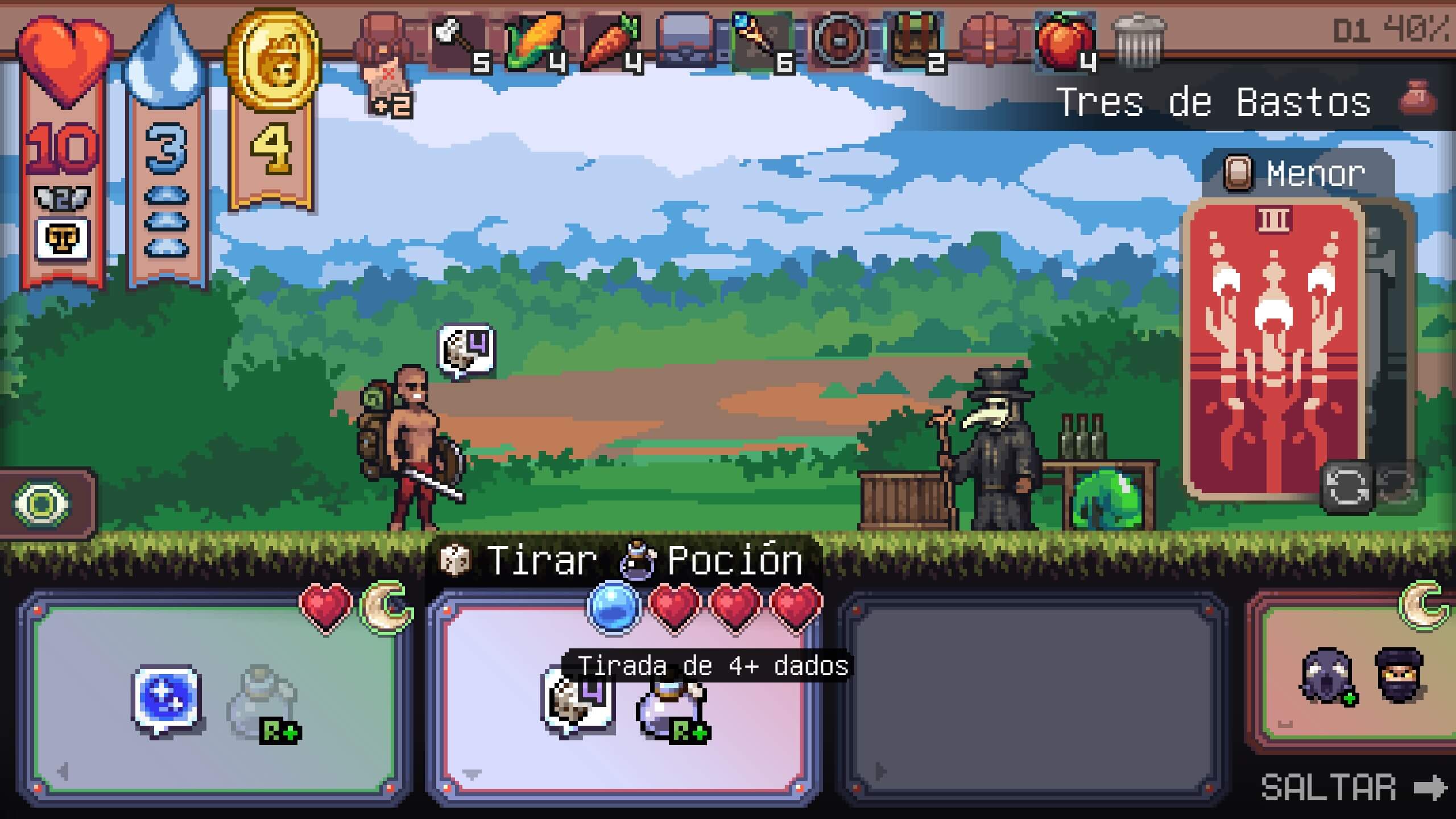Select the bone mace weapon slot

[458, 41]
